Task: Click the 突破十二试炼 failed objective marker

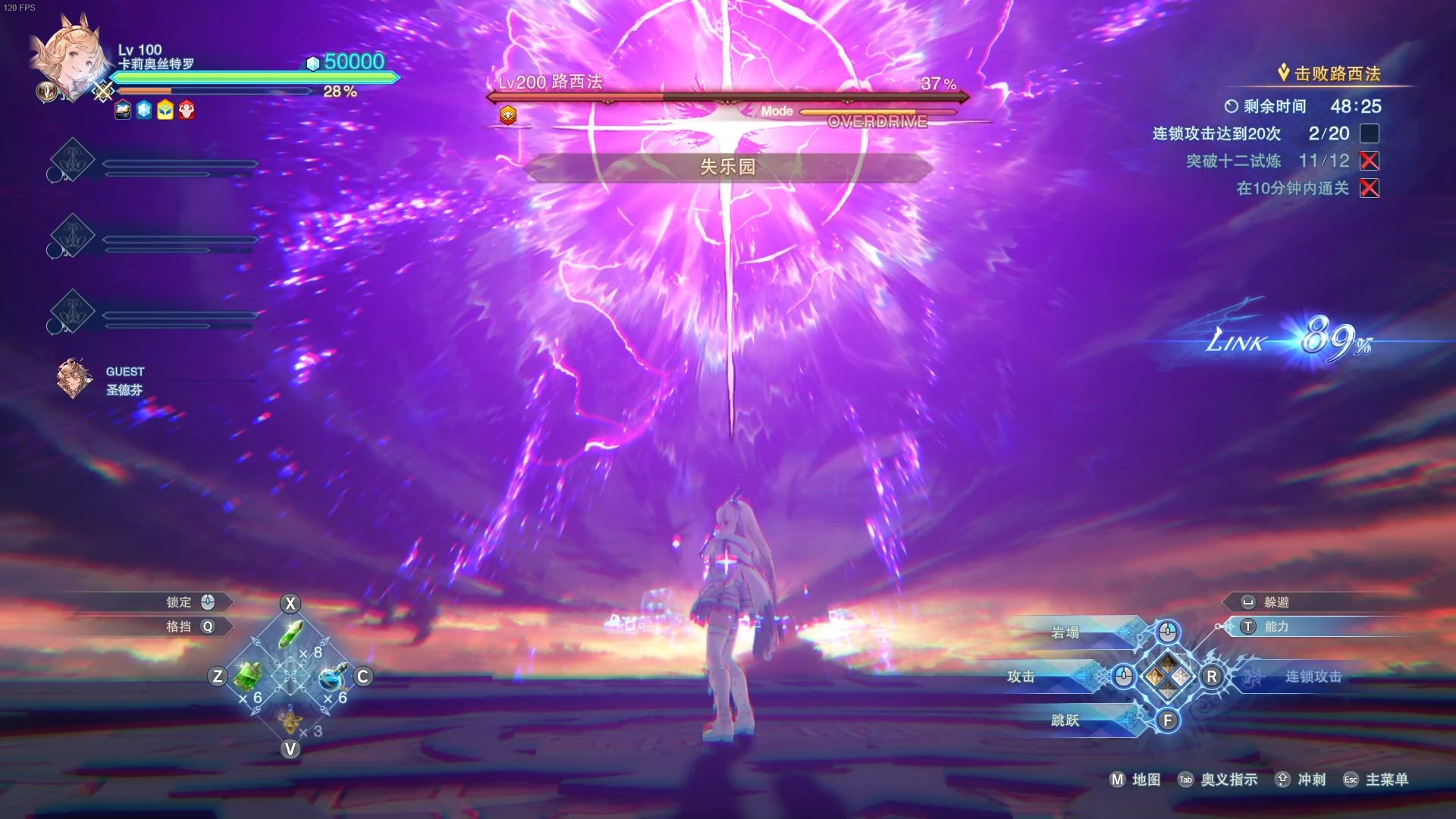Action: point(1369,161)
